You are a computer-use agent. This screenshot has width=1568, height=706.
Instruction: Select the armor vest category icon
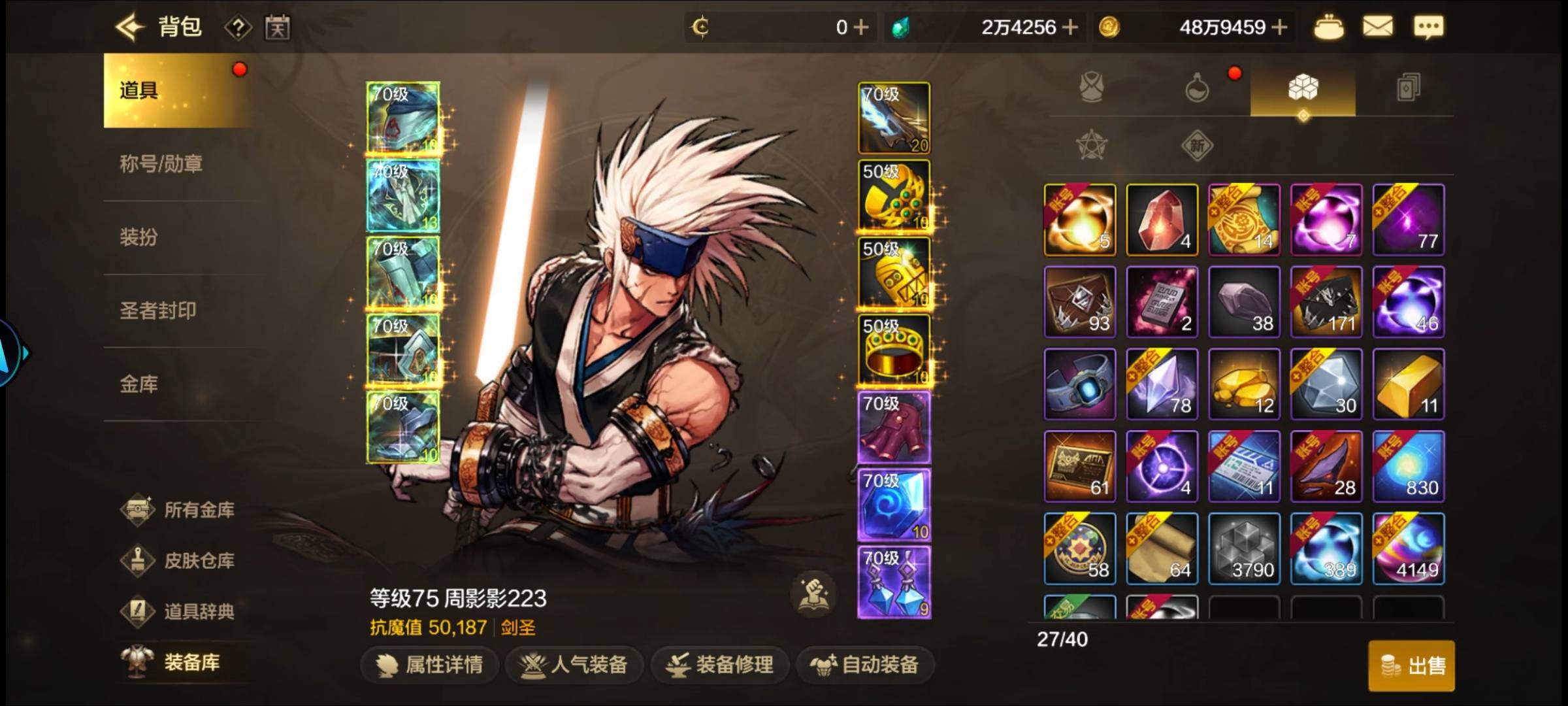(x=1090, y=89)
